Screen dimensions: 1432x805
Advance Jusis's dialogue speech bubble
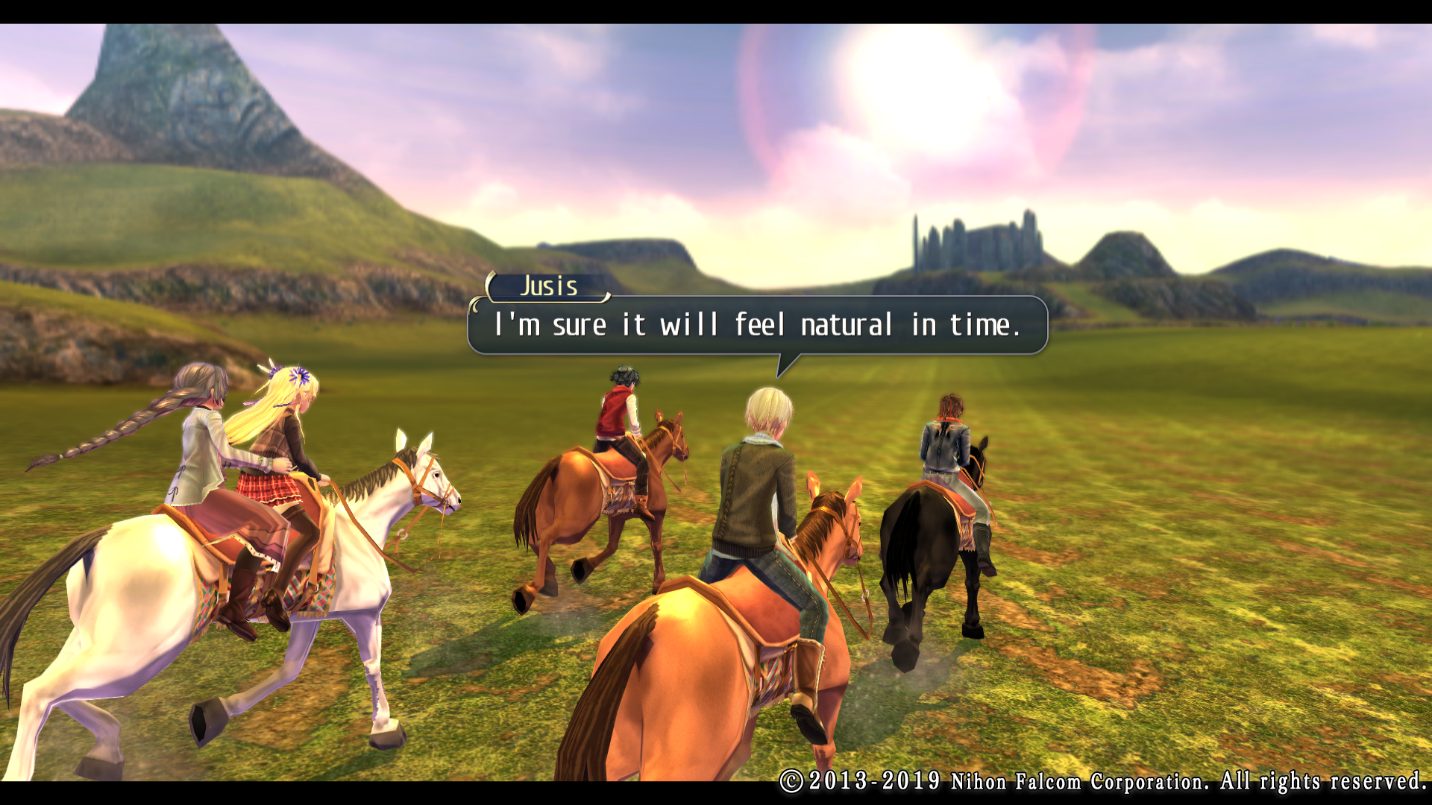click(x=757, y=325)
